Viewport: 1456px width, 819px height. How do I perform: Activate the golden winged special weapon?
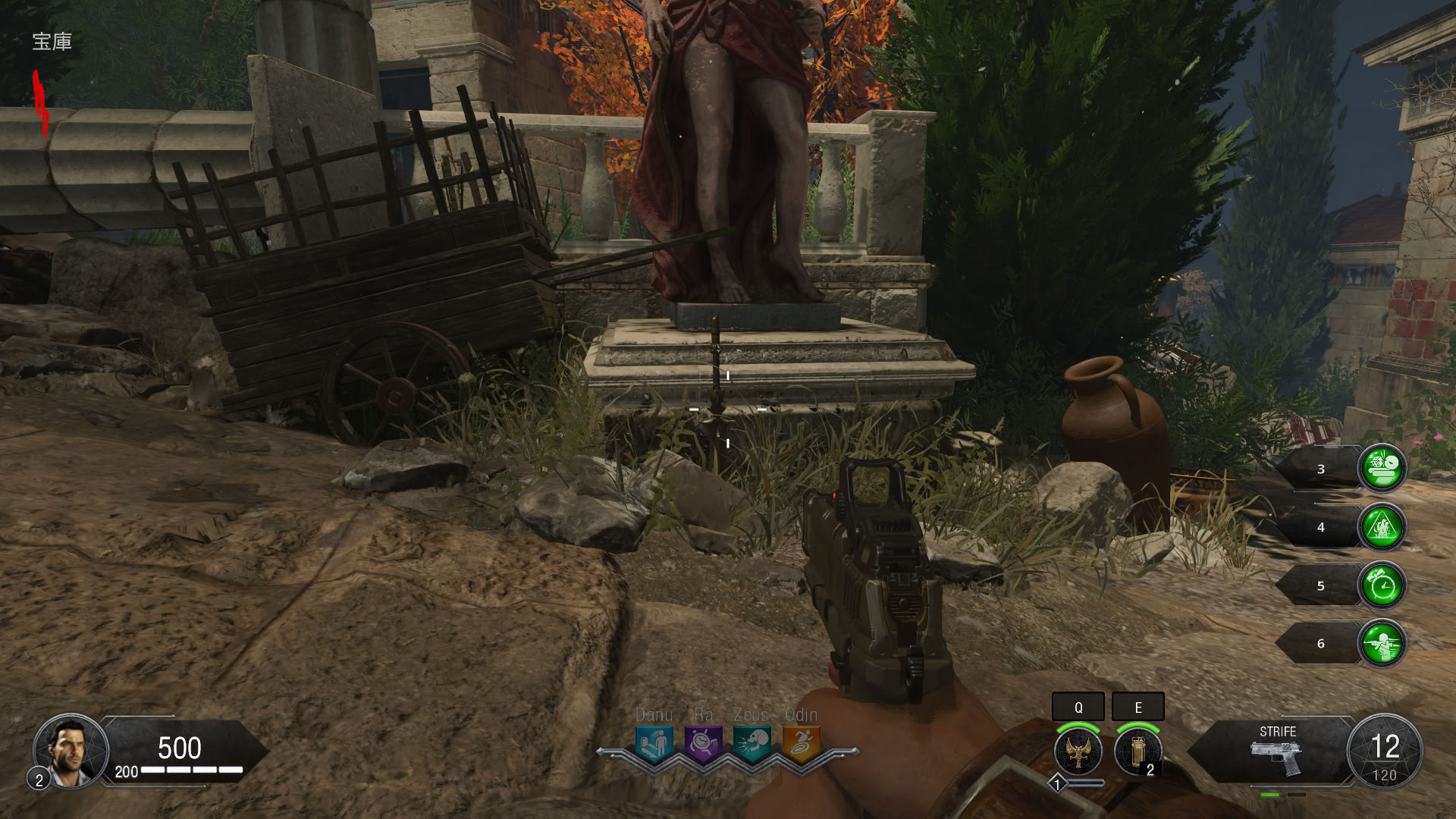tap(1078, 751)
